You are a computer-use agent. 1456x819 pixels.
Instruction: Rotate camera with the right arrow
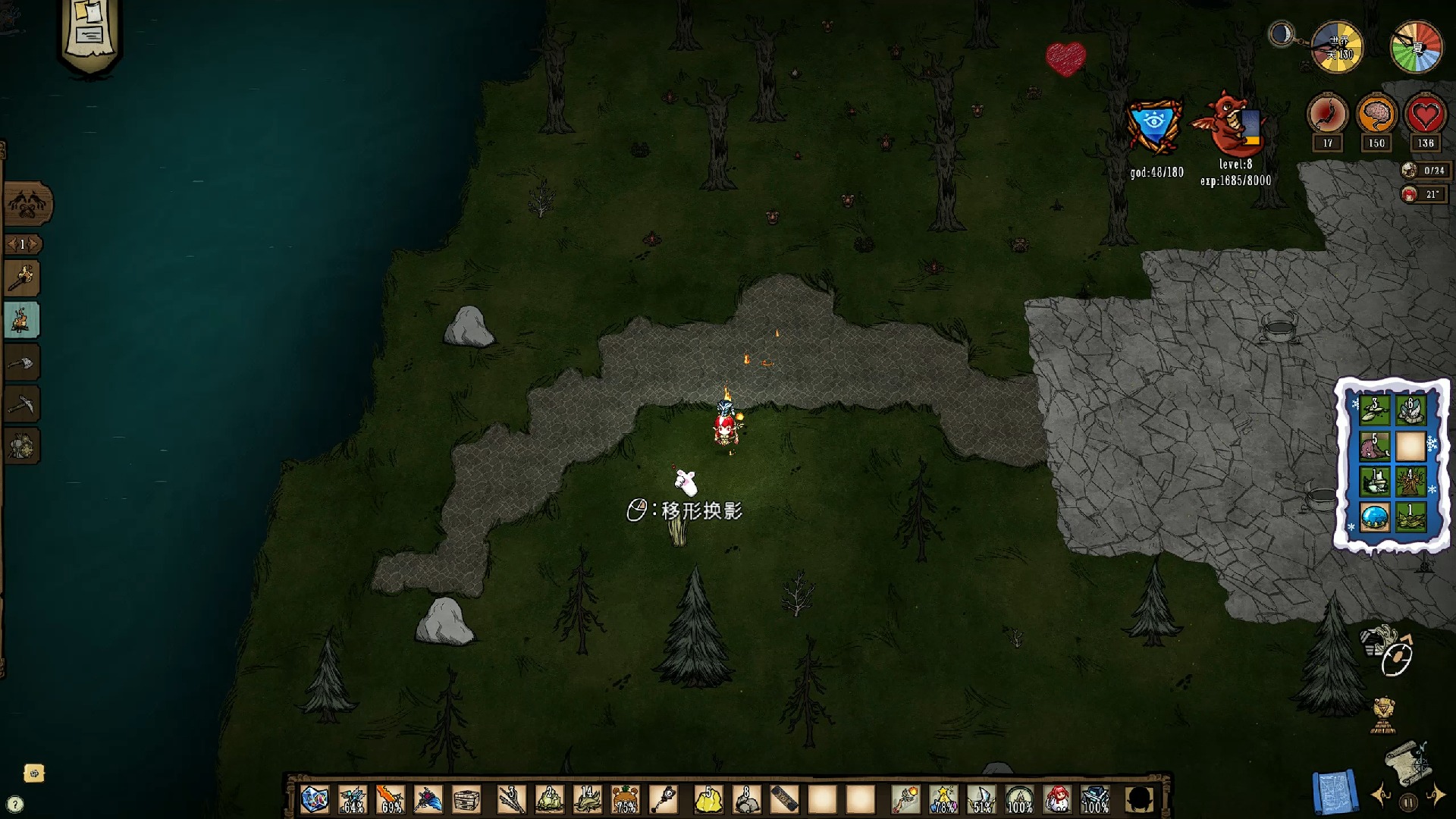[x=1436, y=796]
